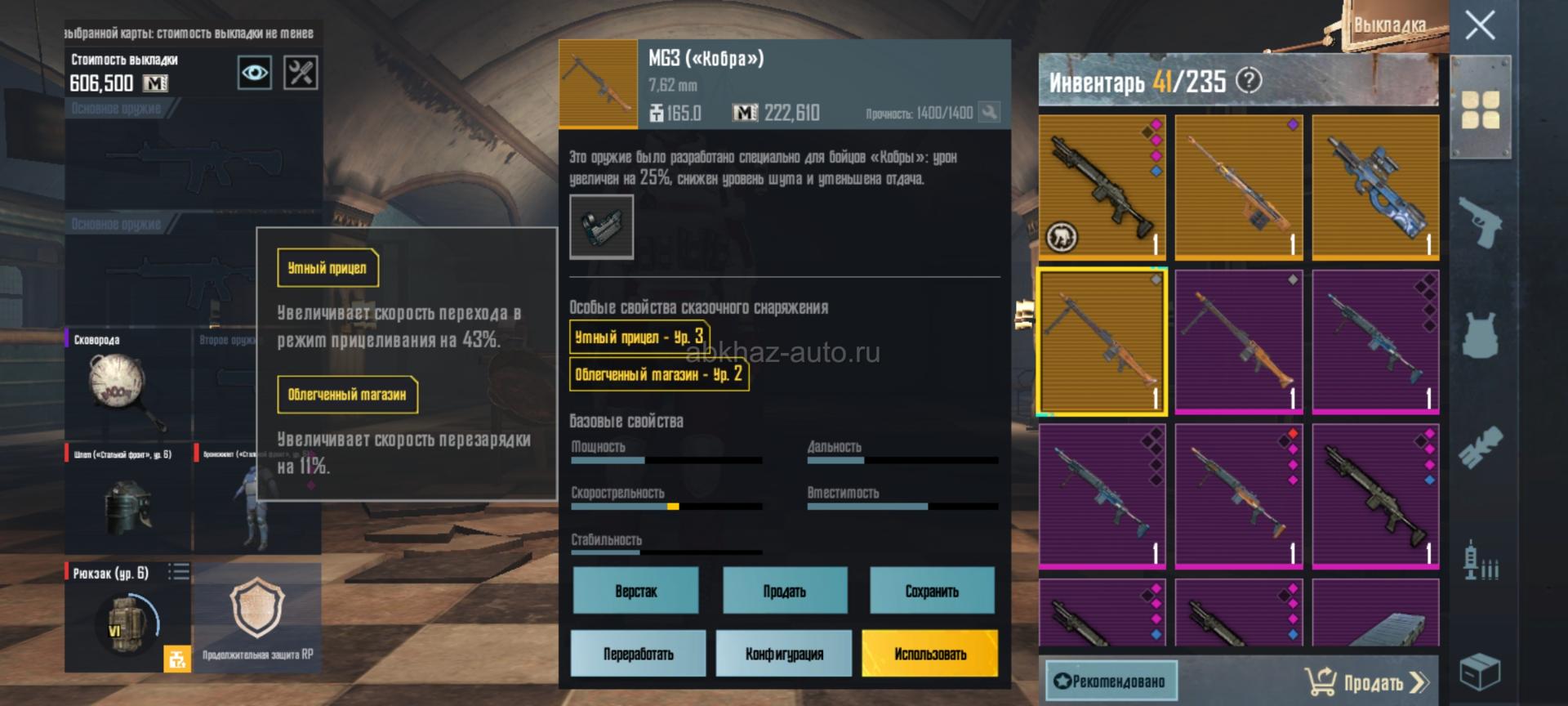Click the Умный прицел - Ур. 3 property tag

[x=639, y=337]
